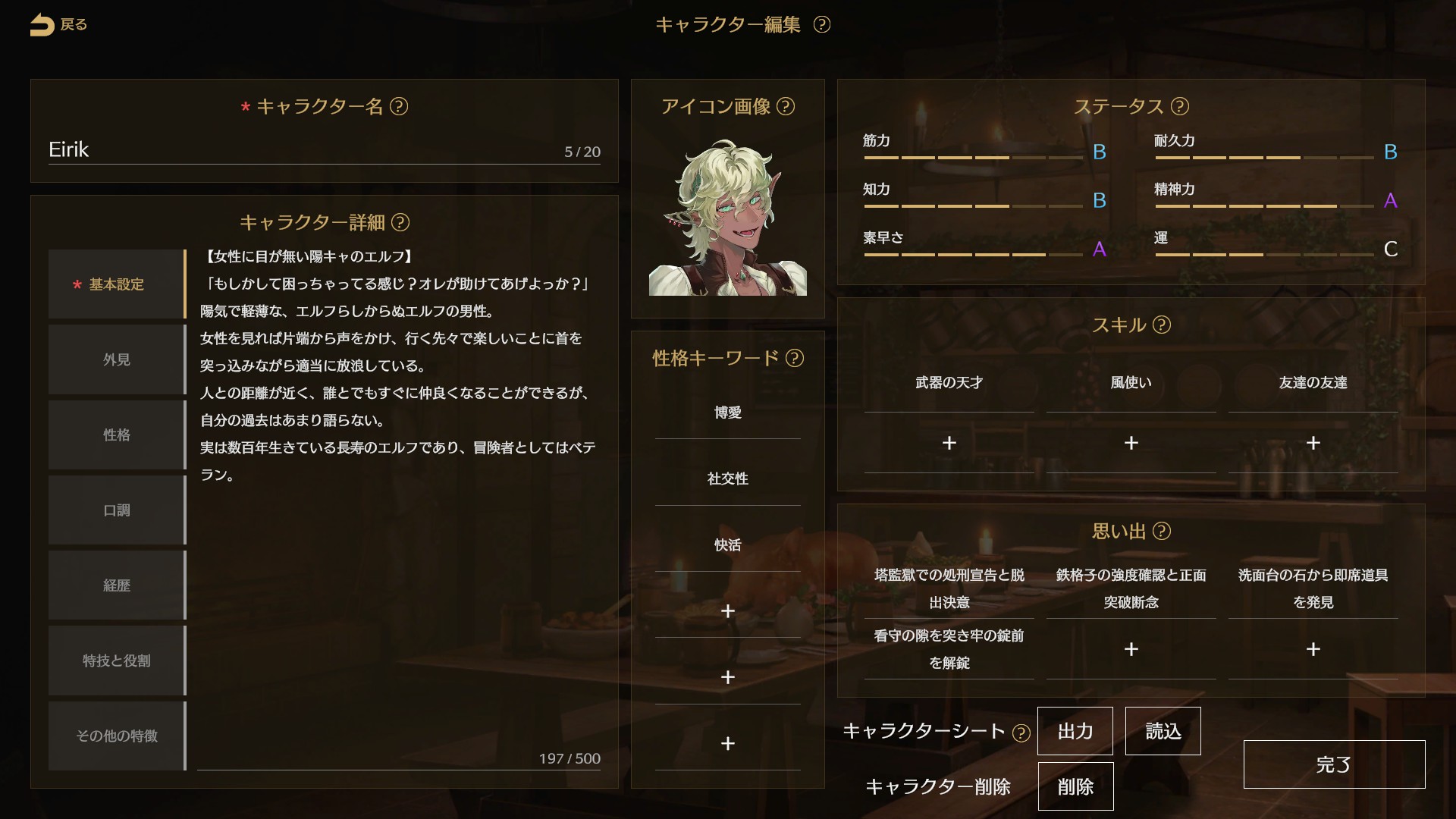Open help for ステータス section

pos(1180,107)
